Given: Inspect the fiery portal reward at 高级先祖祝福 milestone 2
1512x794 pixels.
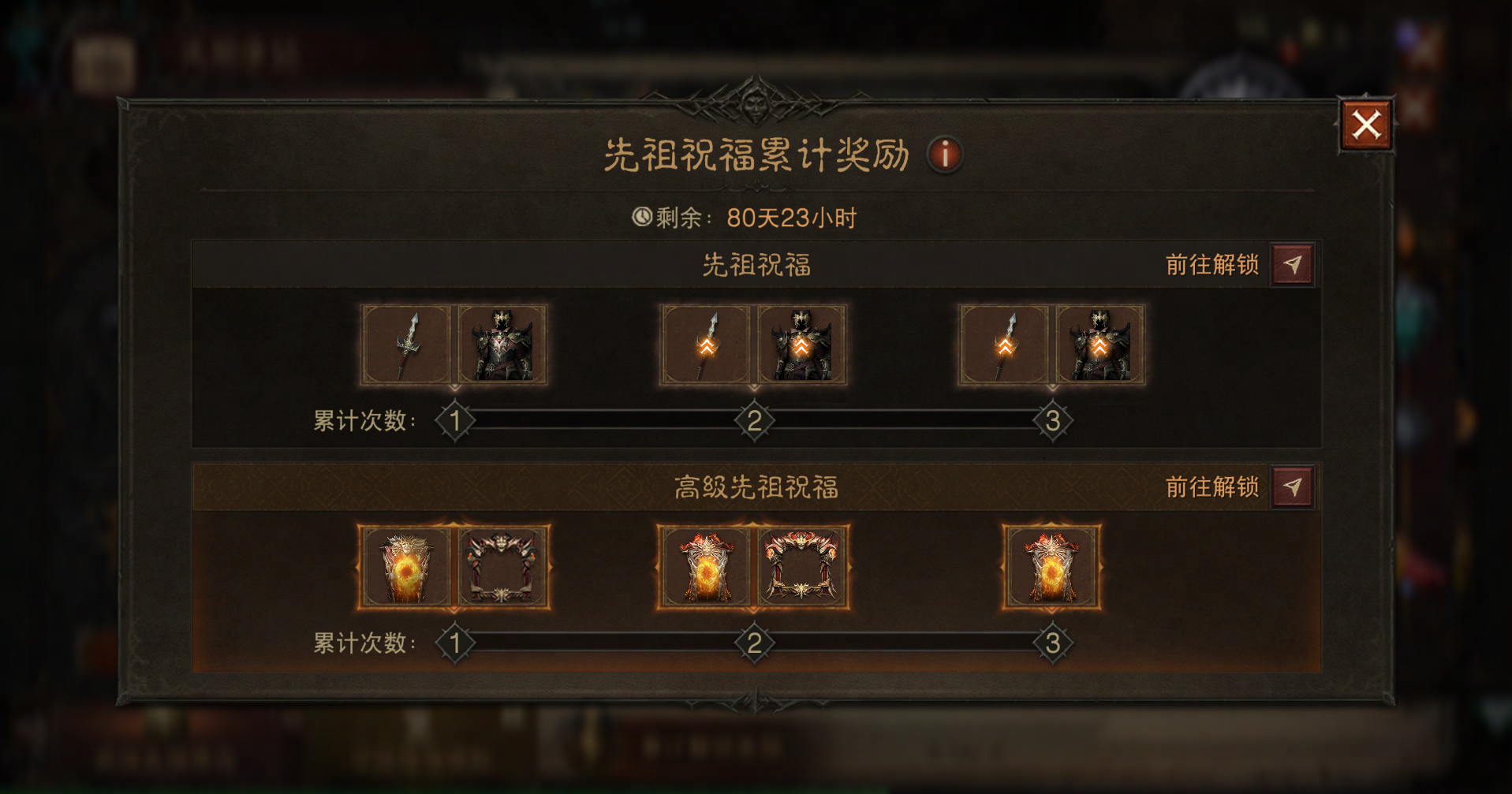Looking at the screenshot, I should point(706,567).
